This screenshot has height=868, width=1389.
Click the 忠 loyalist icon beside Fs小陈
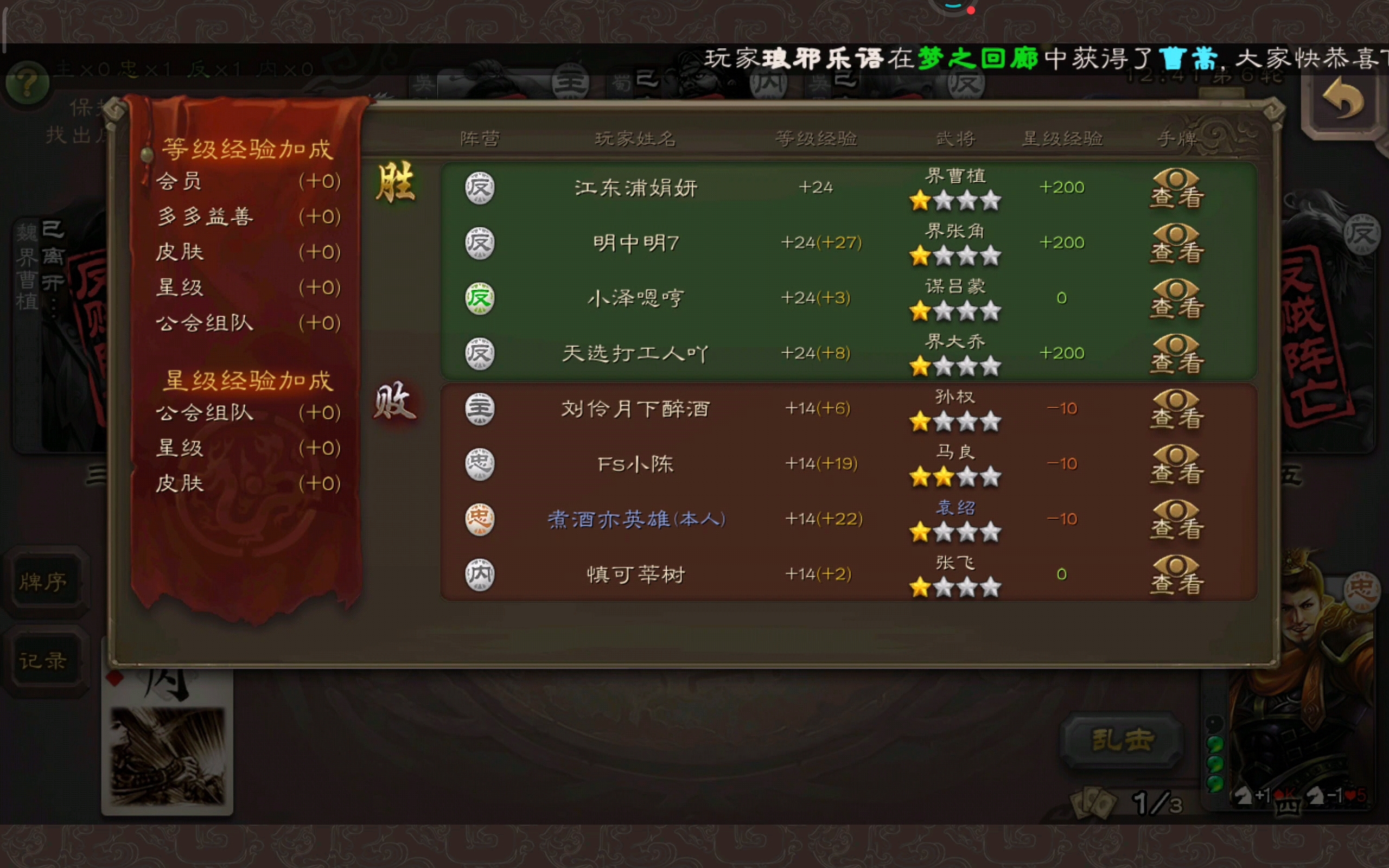tap(480, 464)
